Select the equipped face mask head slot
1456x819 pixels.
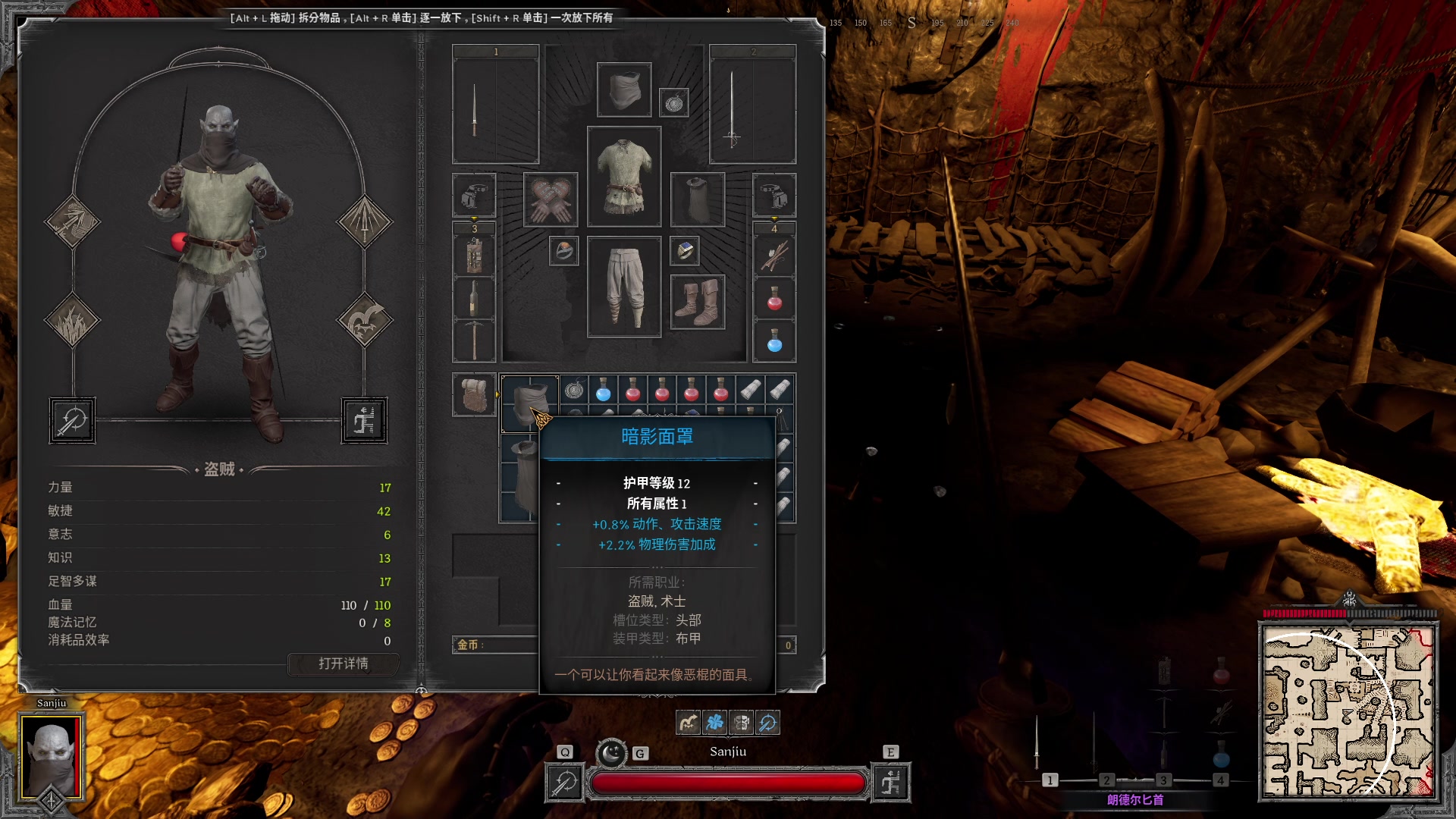click(x=624, y=89)
